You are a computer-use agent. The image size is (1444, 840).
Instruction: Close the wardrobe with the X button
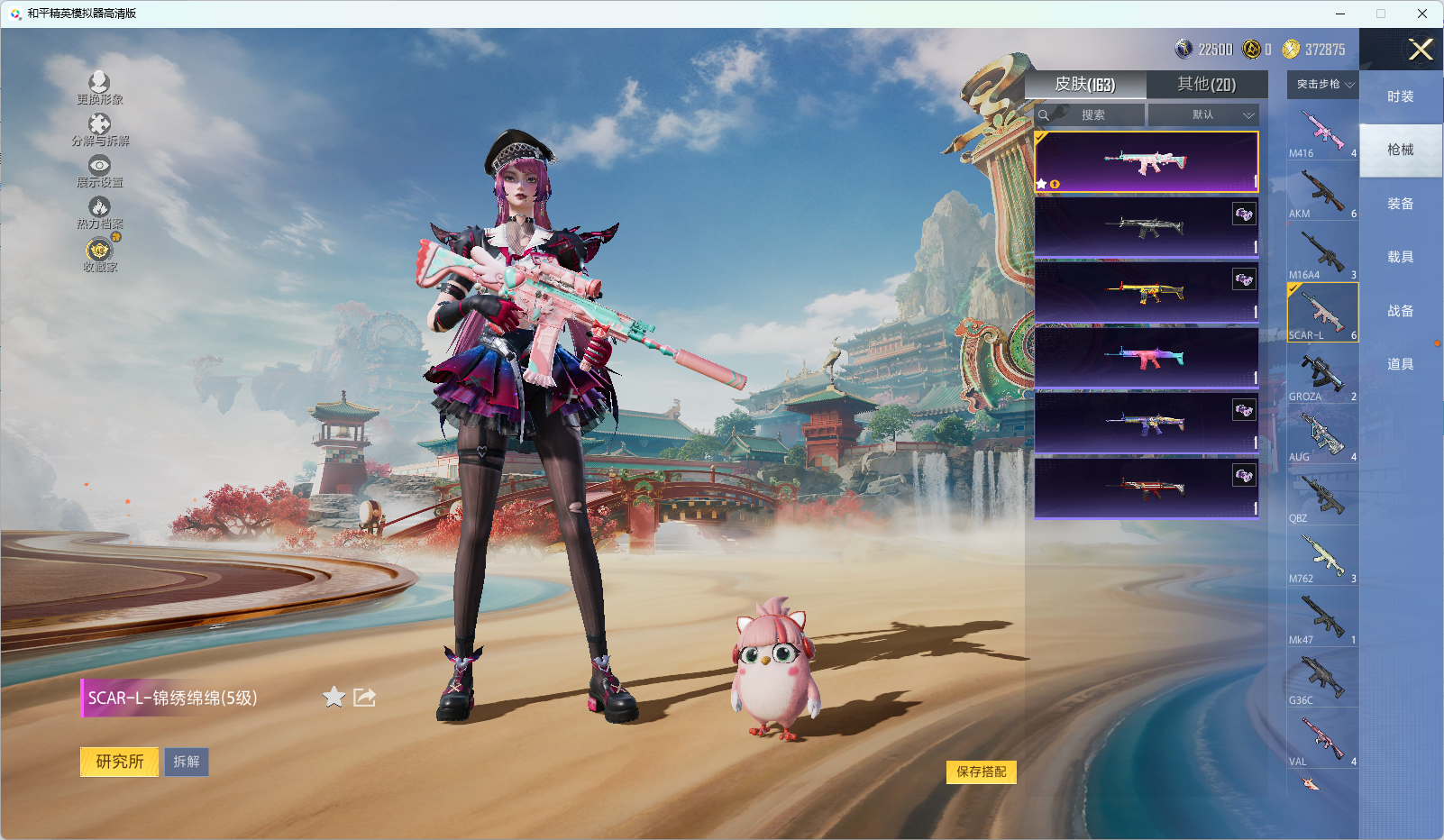pos(1421,50)
